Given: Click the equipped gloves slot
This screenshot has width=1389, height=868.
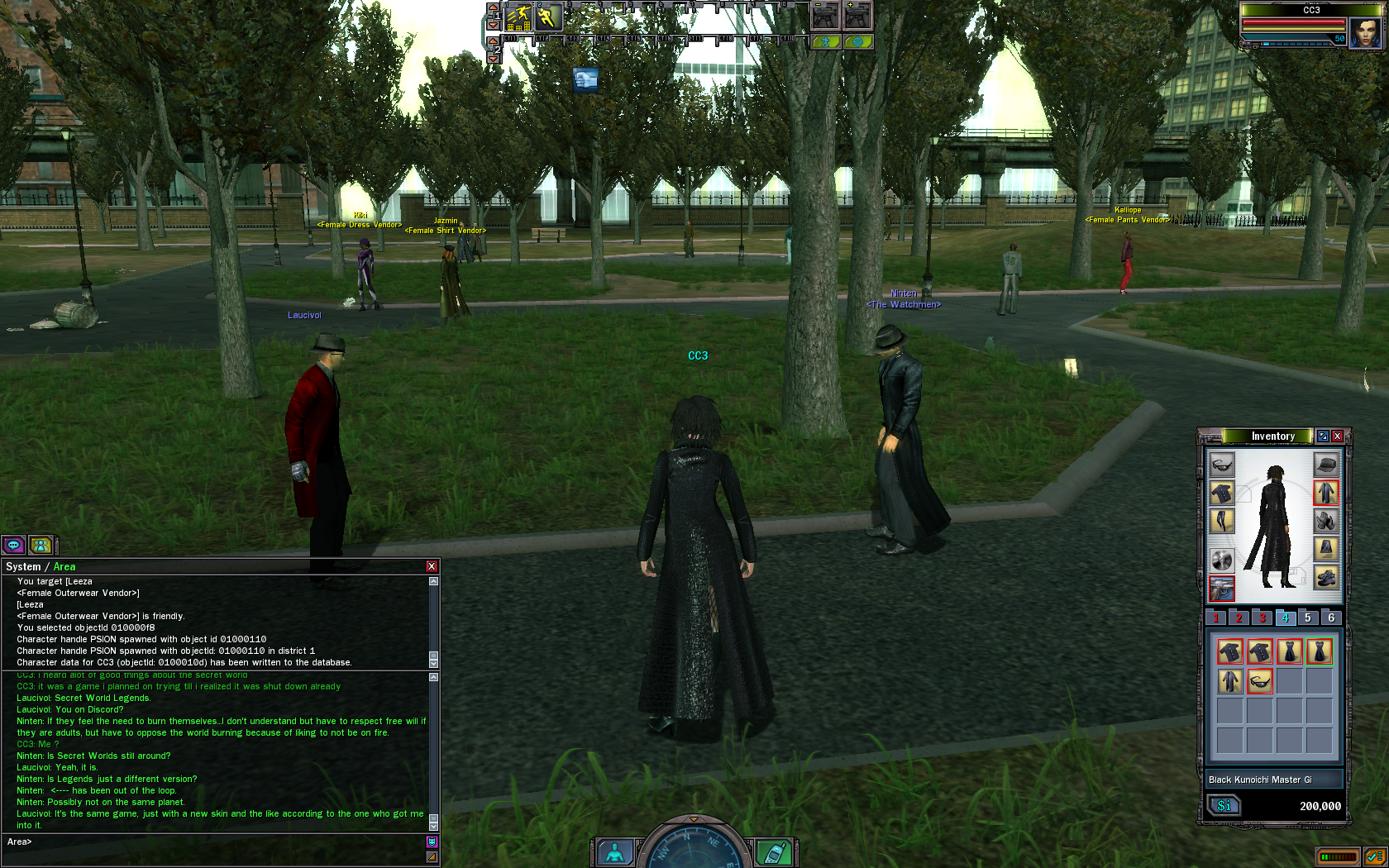Looking at the screenshot, I should pyautogui.click(x=1325, y=521).
